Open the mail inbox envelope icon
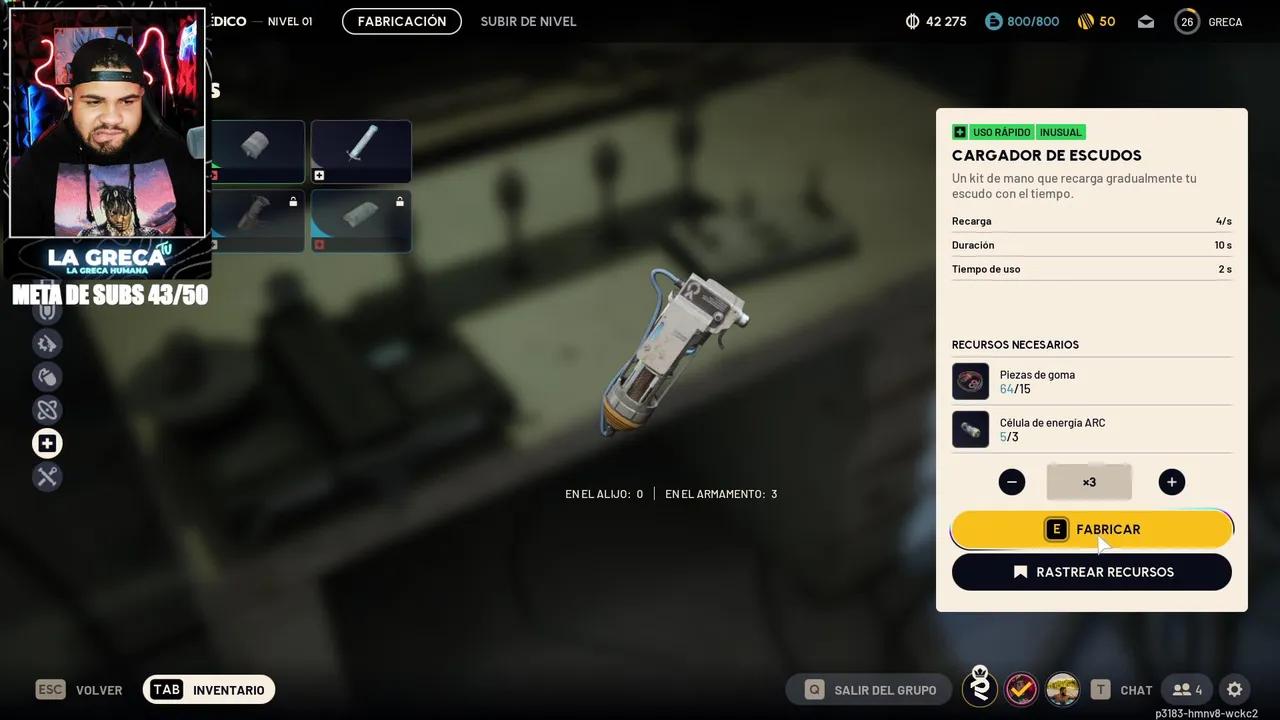Image resolution: width=1280 pixels, height=720 pixels. tap(1146, 20)
